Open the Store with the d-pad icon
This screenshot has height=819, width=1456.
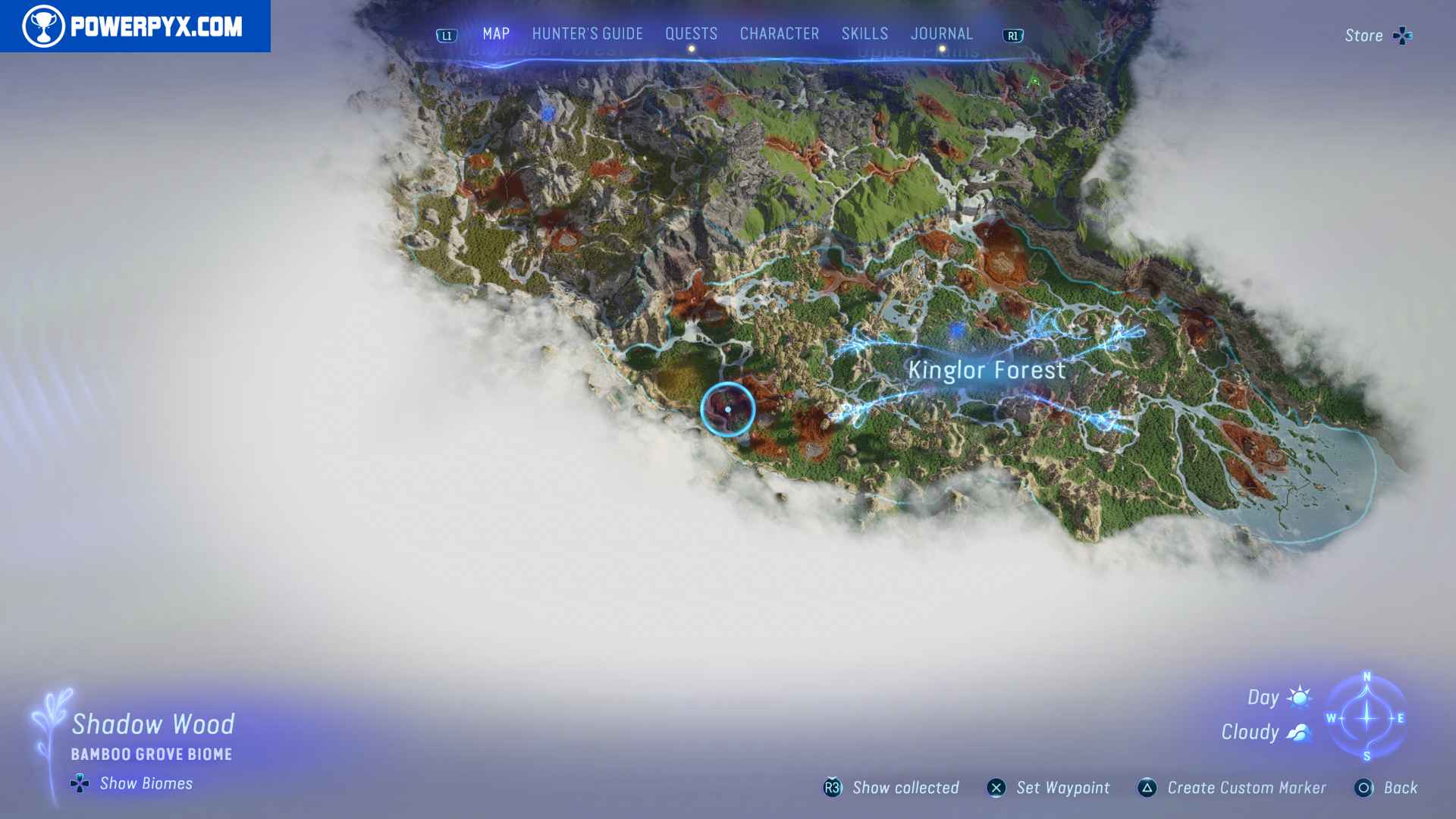[1403, 35]
